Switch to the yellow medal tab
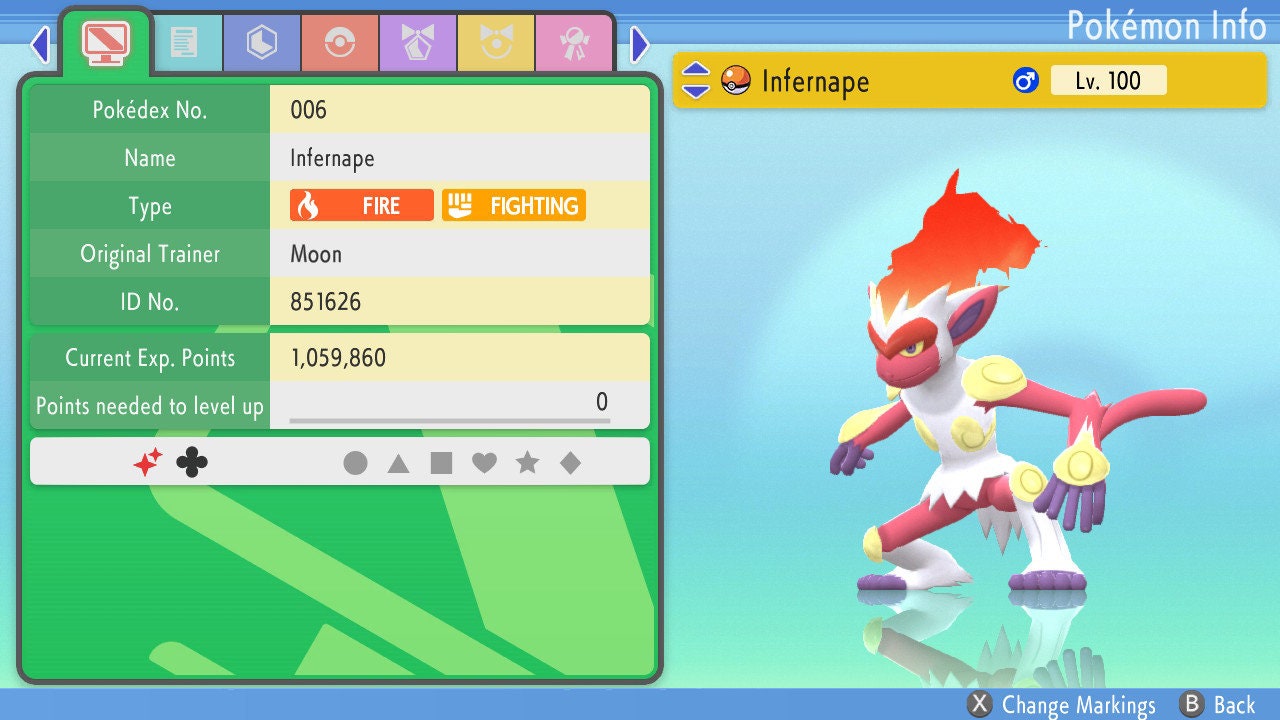The width and height of the screenshot is (1280, 720). 496,43
